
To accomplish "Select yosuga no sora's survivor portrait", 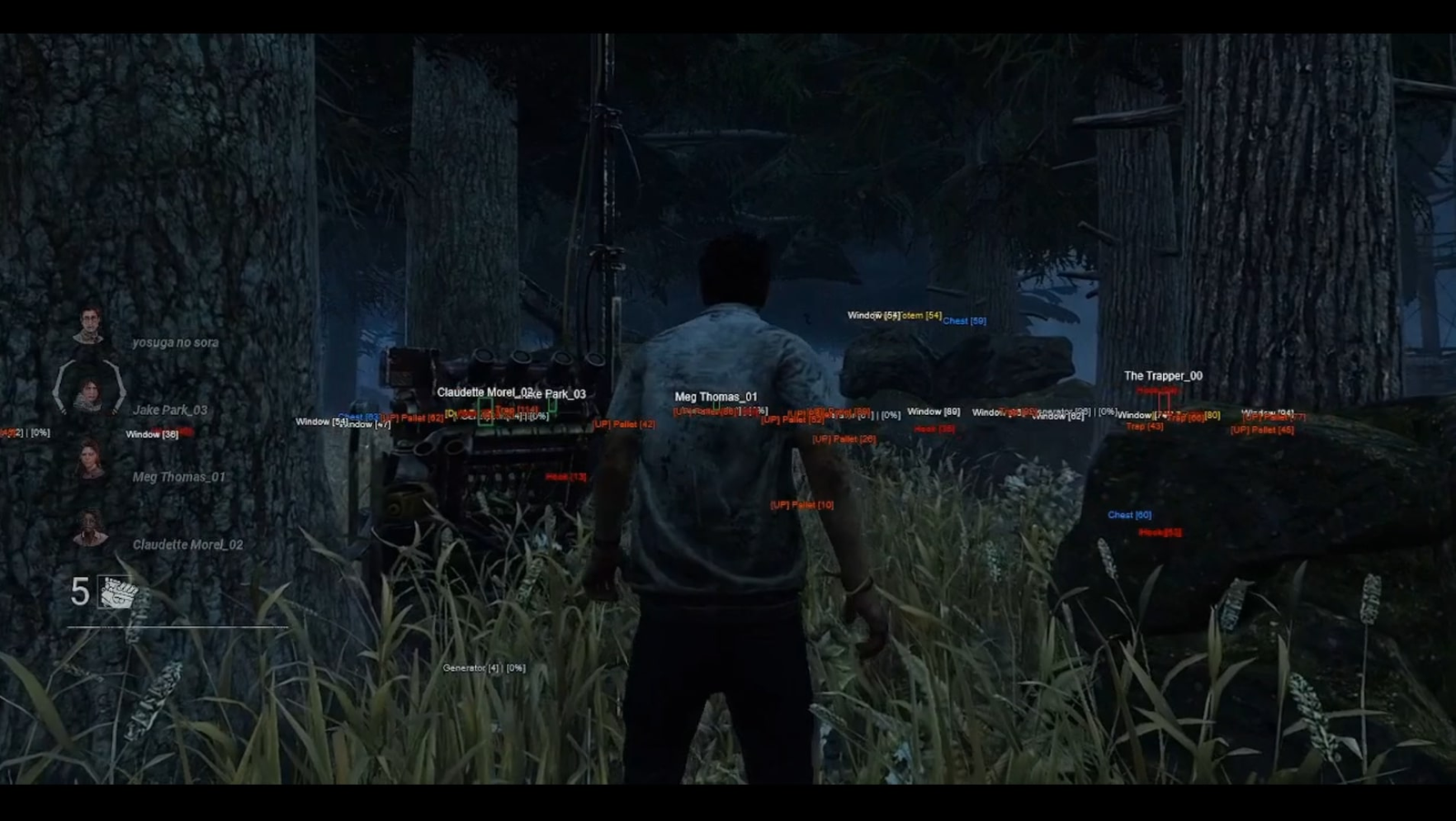I will [x=88, y=327].
